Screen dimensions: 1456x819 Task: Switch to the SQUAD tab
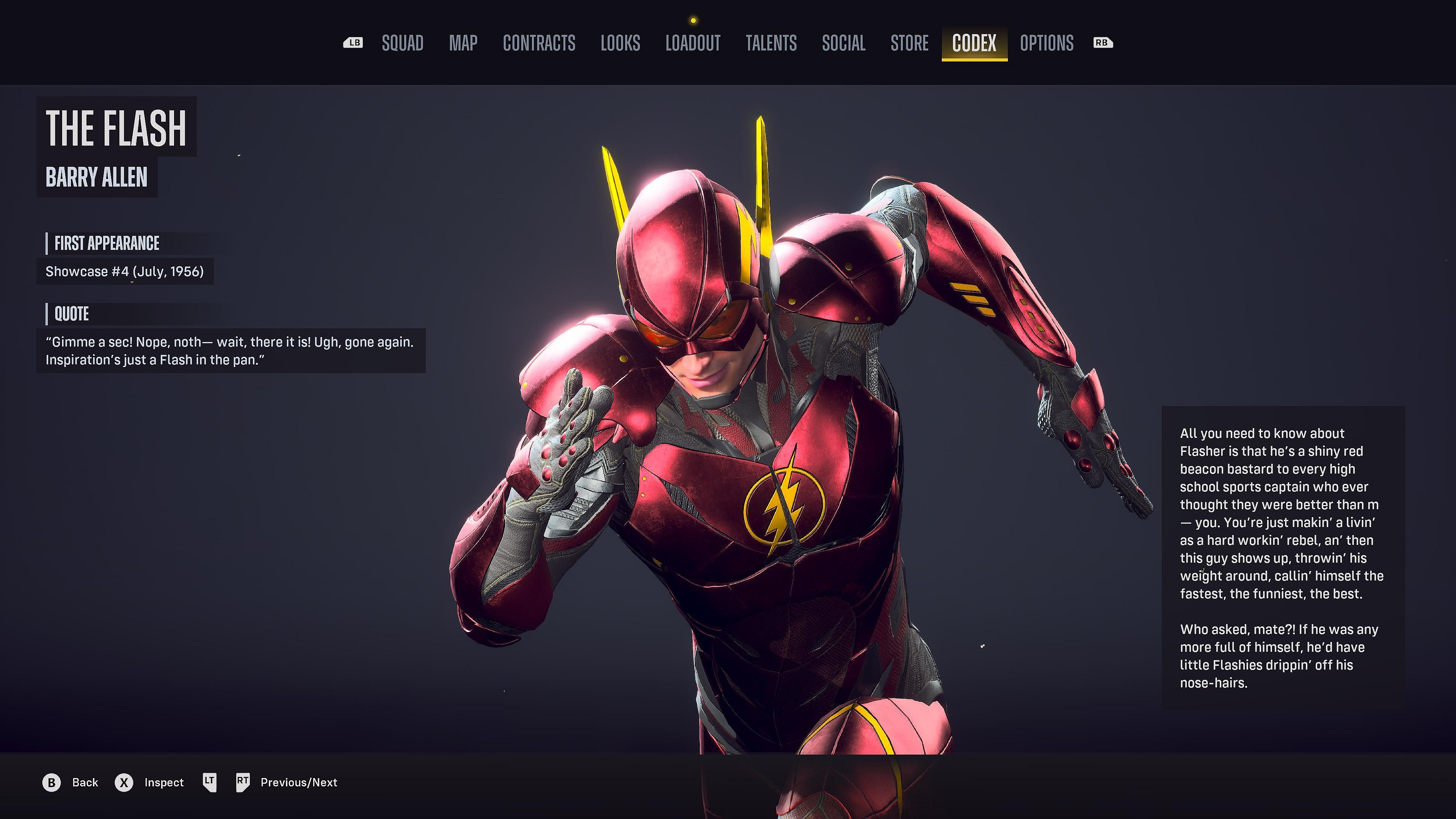(402, 44)
